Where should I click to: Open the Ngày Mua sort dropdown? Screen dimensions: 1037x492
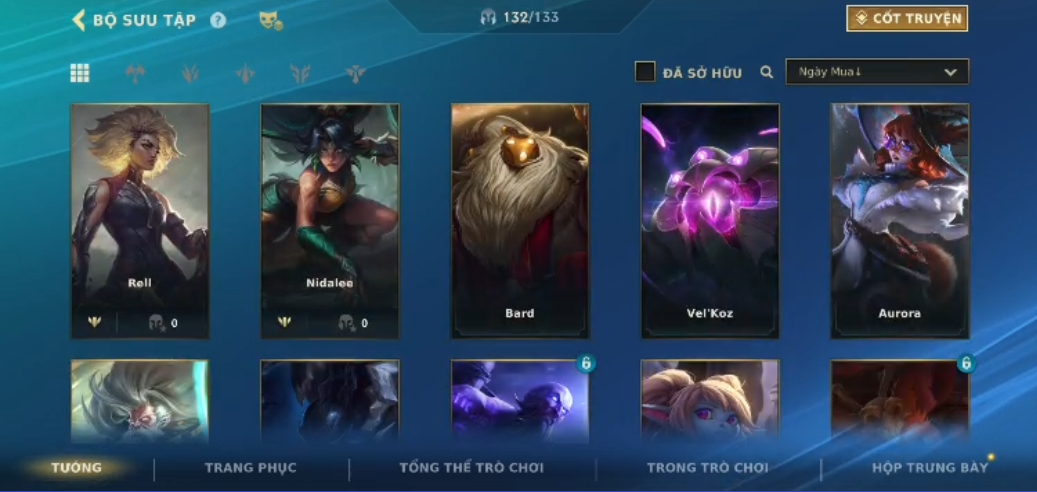pyautogui.click(x=877, y=72)
